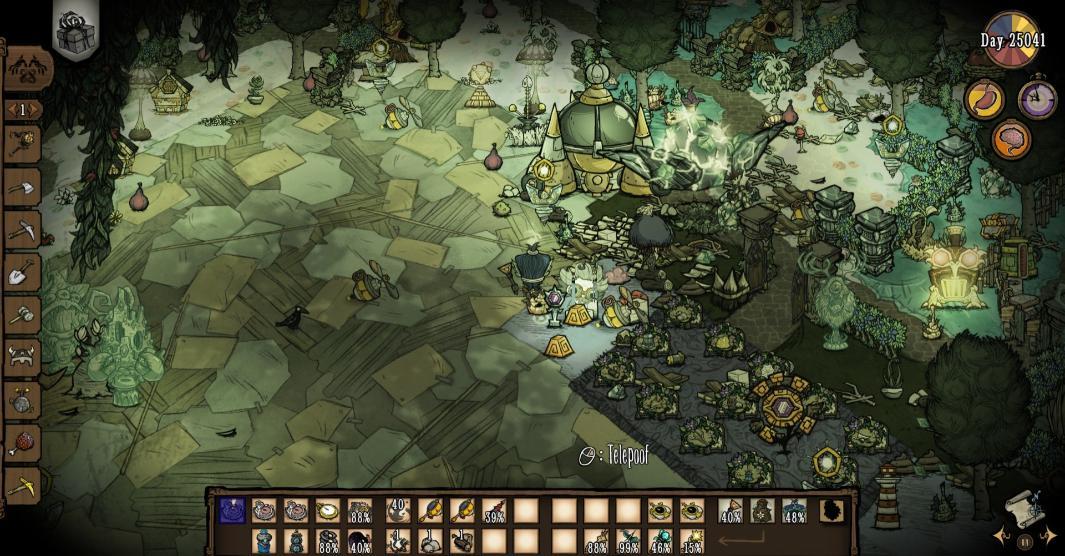Select the item at 15% durability

(x=691, y=543)
